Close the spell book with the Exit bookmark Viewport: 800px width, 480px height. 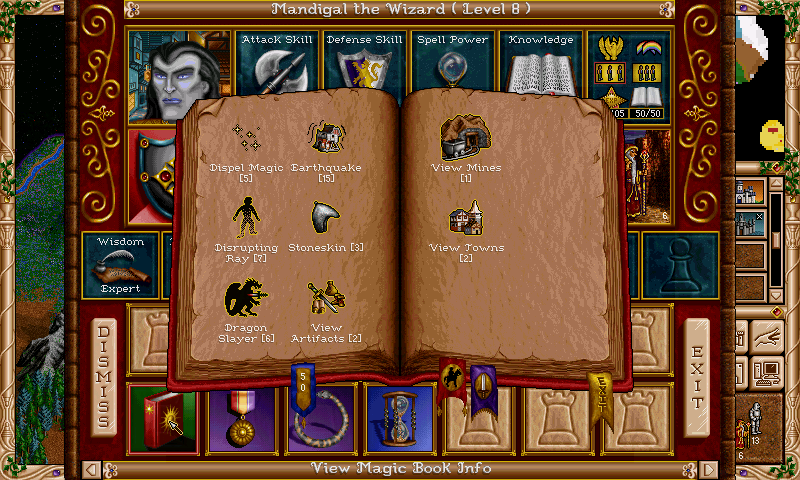tap(600, 393)
